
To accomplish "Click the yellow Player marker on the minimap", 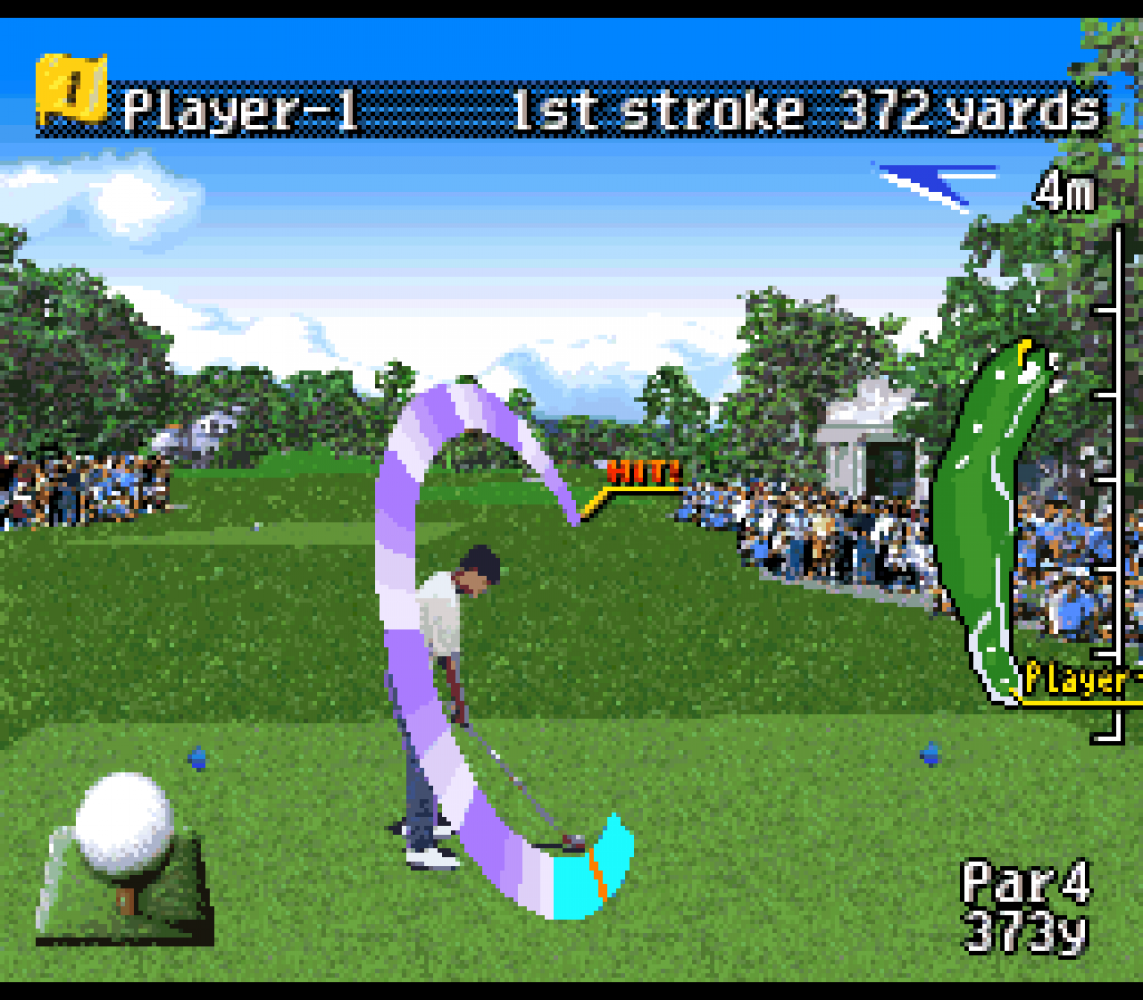I will click(x=1076, y=682).
